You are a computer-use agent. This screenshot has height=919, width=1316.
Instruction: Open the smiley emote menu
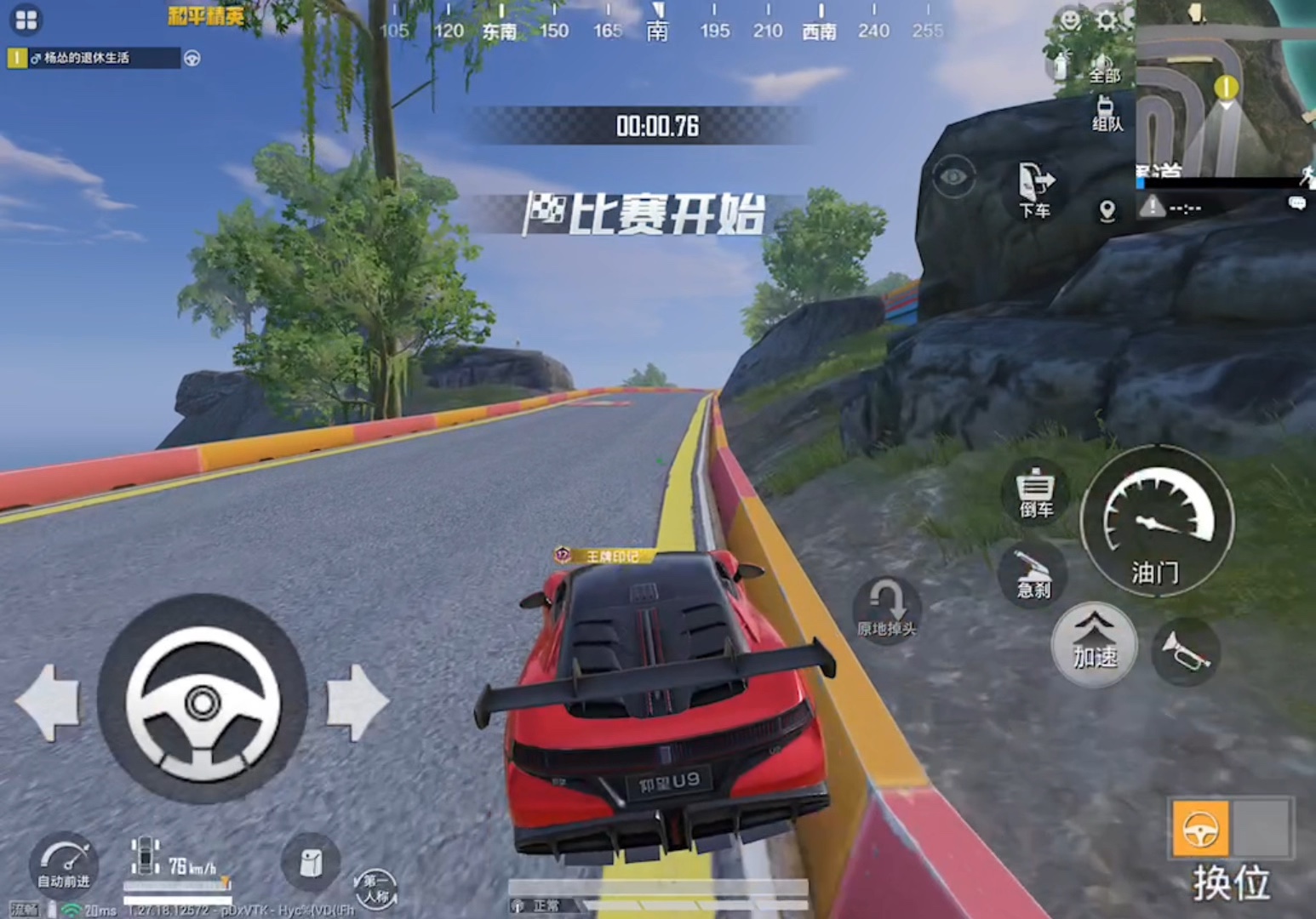click(1070, 19)
